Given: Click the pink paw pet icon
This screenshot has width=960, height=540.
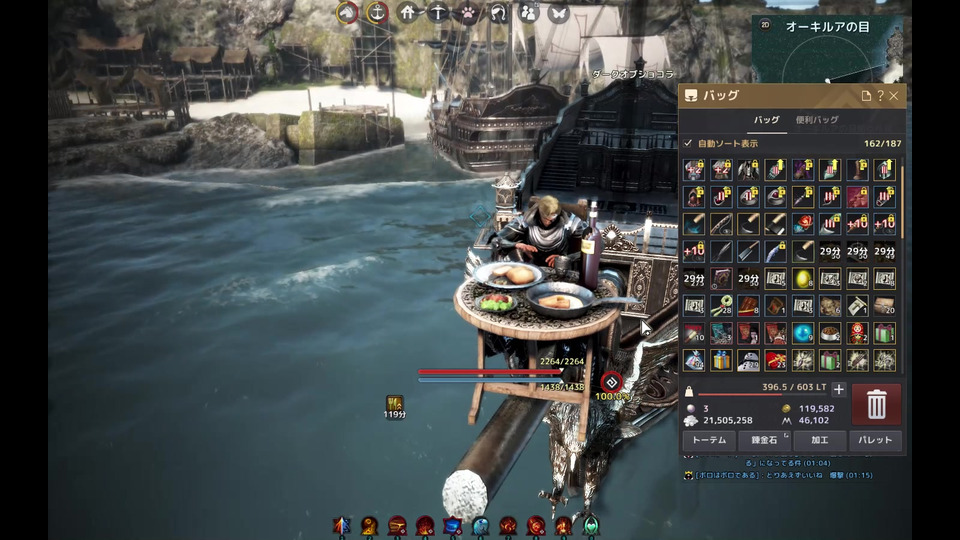Looking at the screenshot, I should [468, 12].
